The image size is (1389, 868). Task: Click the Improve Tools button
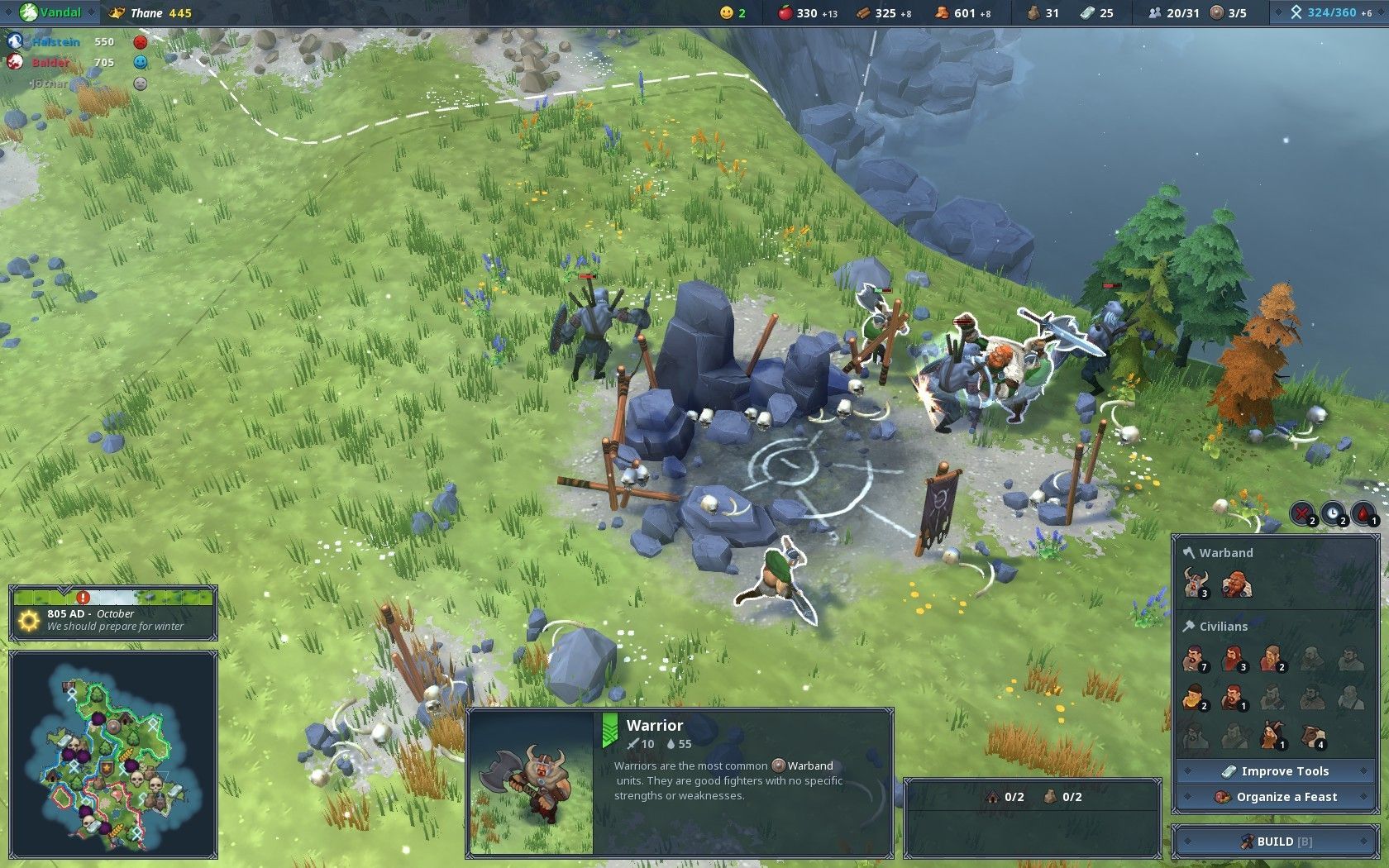1274,771
